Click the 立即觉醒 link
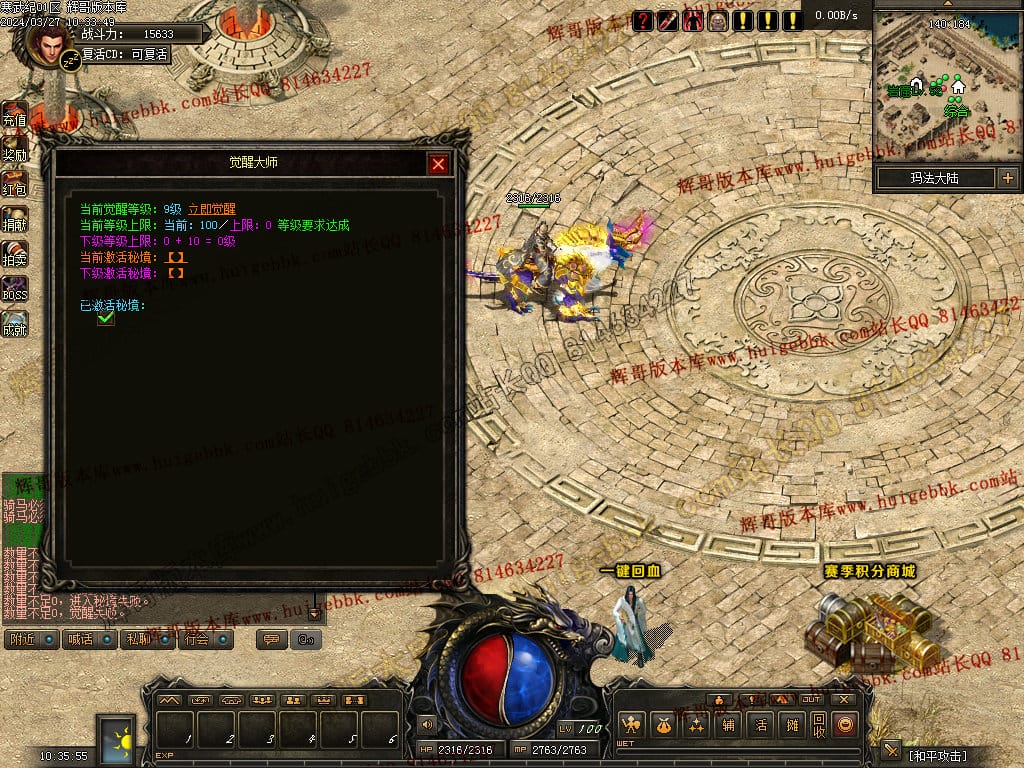The image size is (1024, 768). coord(212,209)
